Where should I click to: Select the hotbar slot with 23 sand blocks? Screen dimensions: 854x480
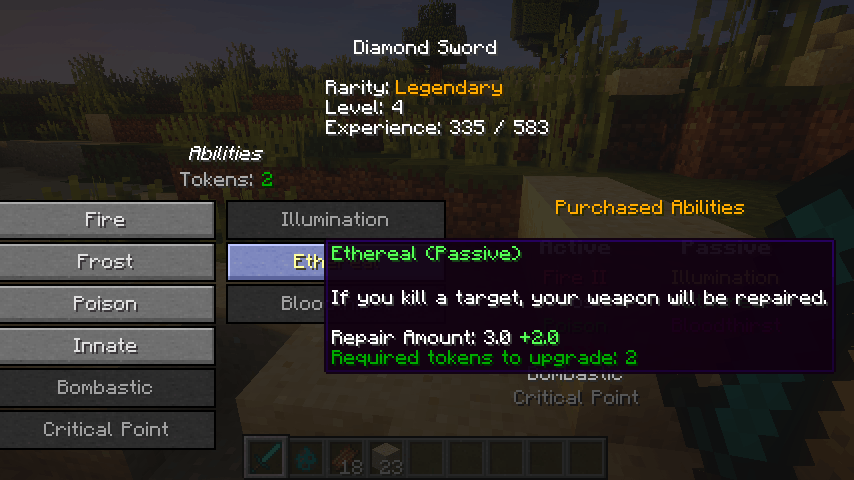point(387,457)
